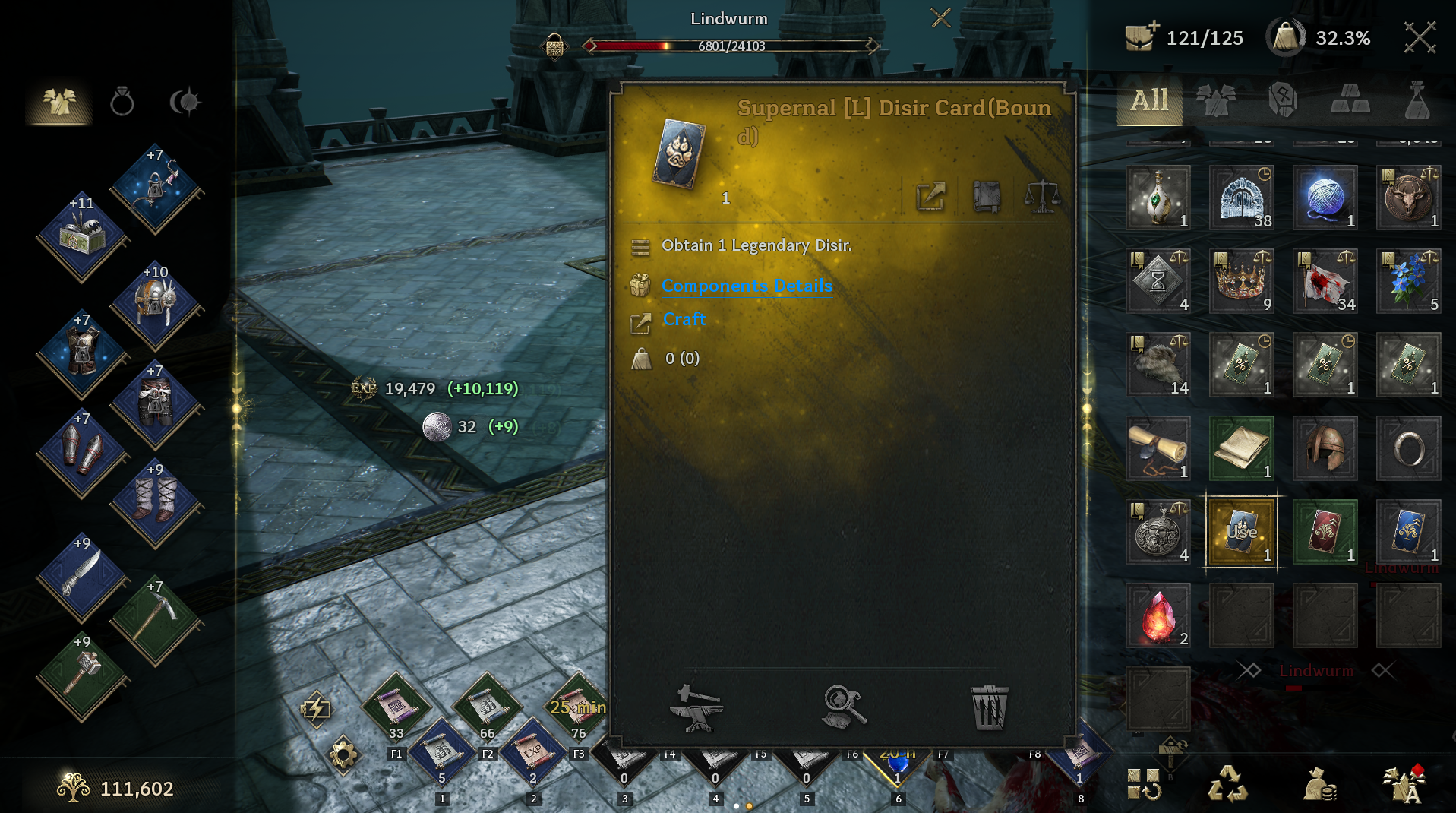This screenshot has height=813, width=1456.
Task: Switch to the All inventory tab
Action: (x=1149, y=100)
